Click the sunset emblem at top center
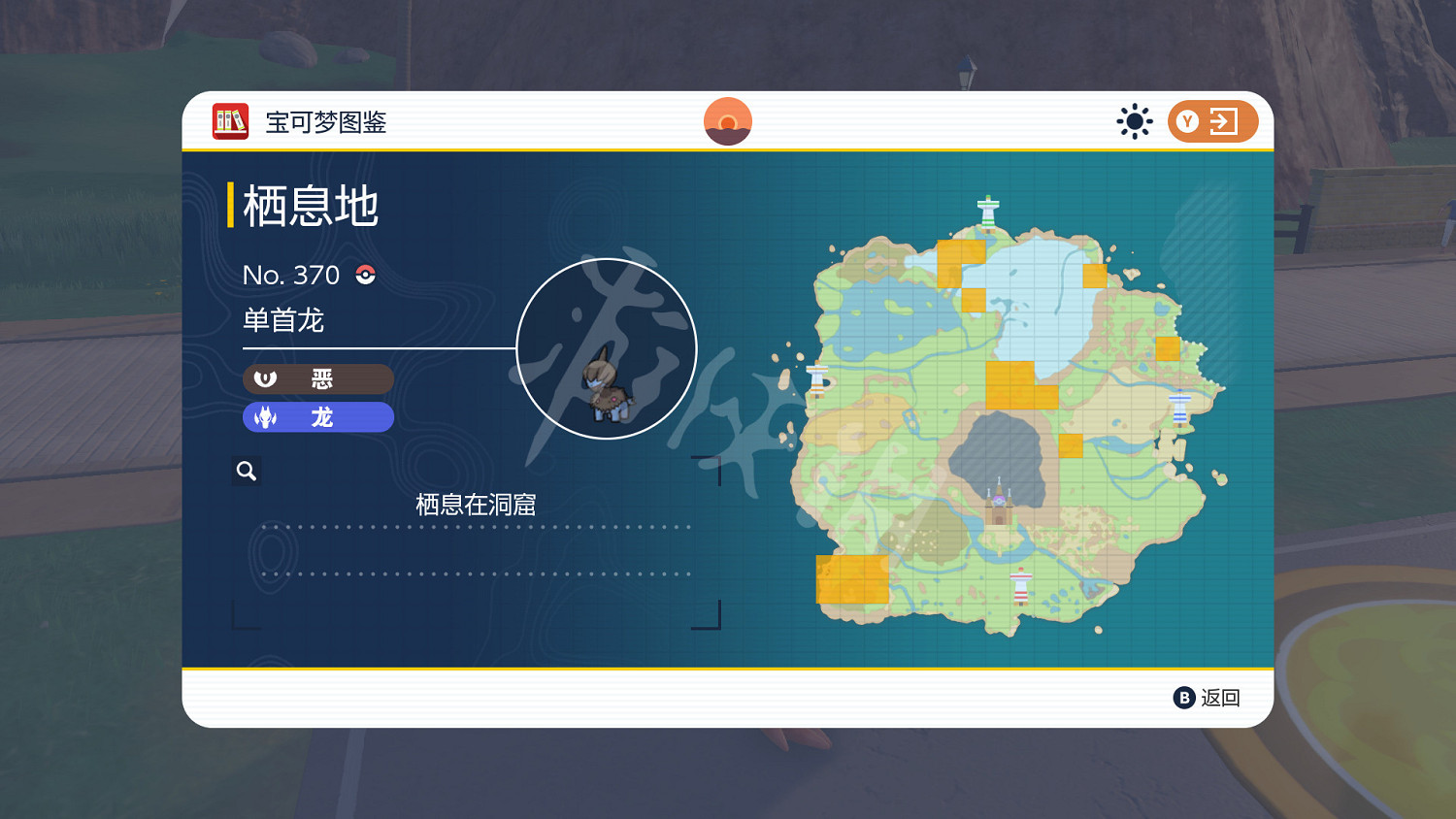Image resolution: width=1456 pixels, height=819 pixels. tap(728, 120)
